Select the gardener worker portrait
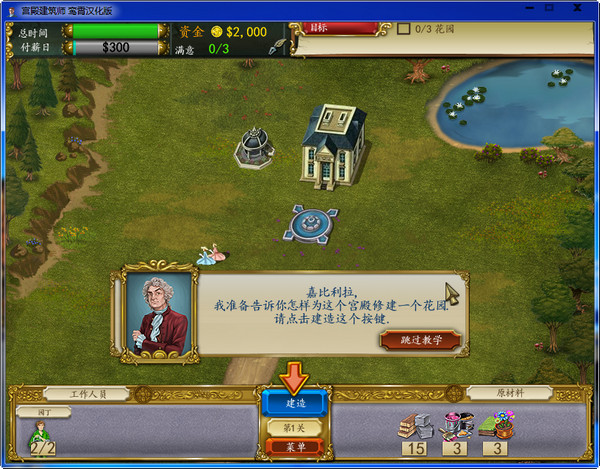 pyautogui.click(x=41, y=437)
